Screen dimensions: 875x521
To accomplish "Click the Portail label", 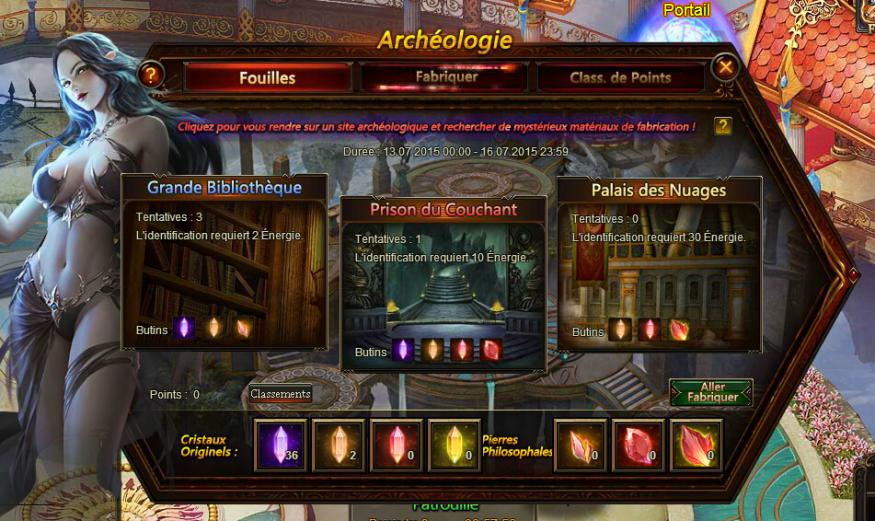I will pos(686,10).
